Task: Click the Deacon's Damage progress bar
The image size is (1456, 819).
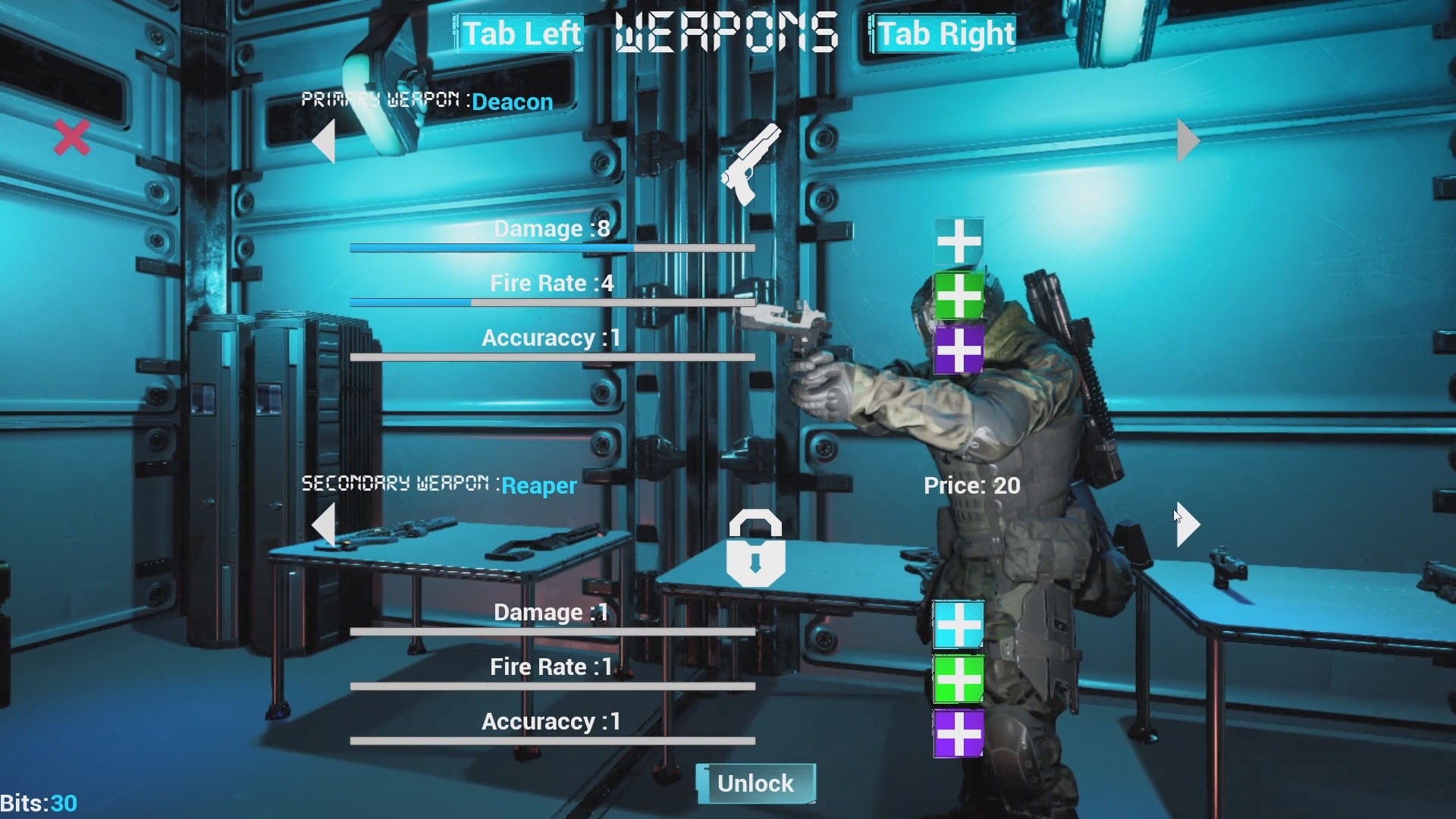Action: pos(551,248)
